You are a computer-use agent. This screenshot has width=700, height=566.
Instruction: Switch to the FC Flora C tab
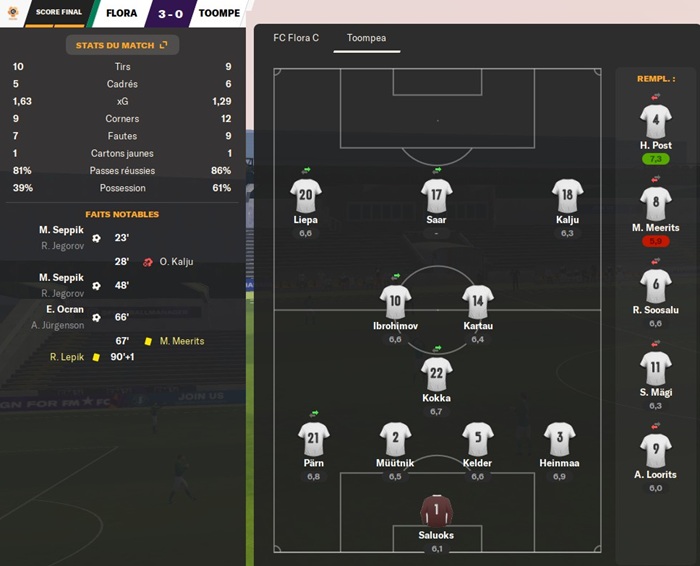pyautogui.click(x=296, y=38)
